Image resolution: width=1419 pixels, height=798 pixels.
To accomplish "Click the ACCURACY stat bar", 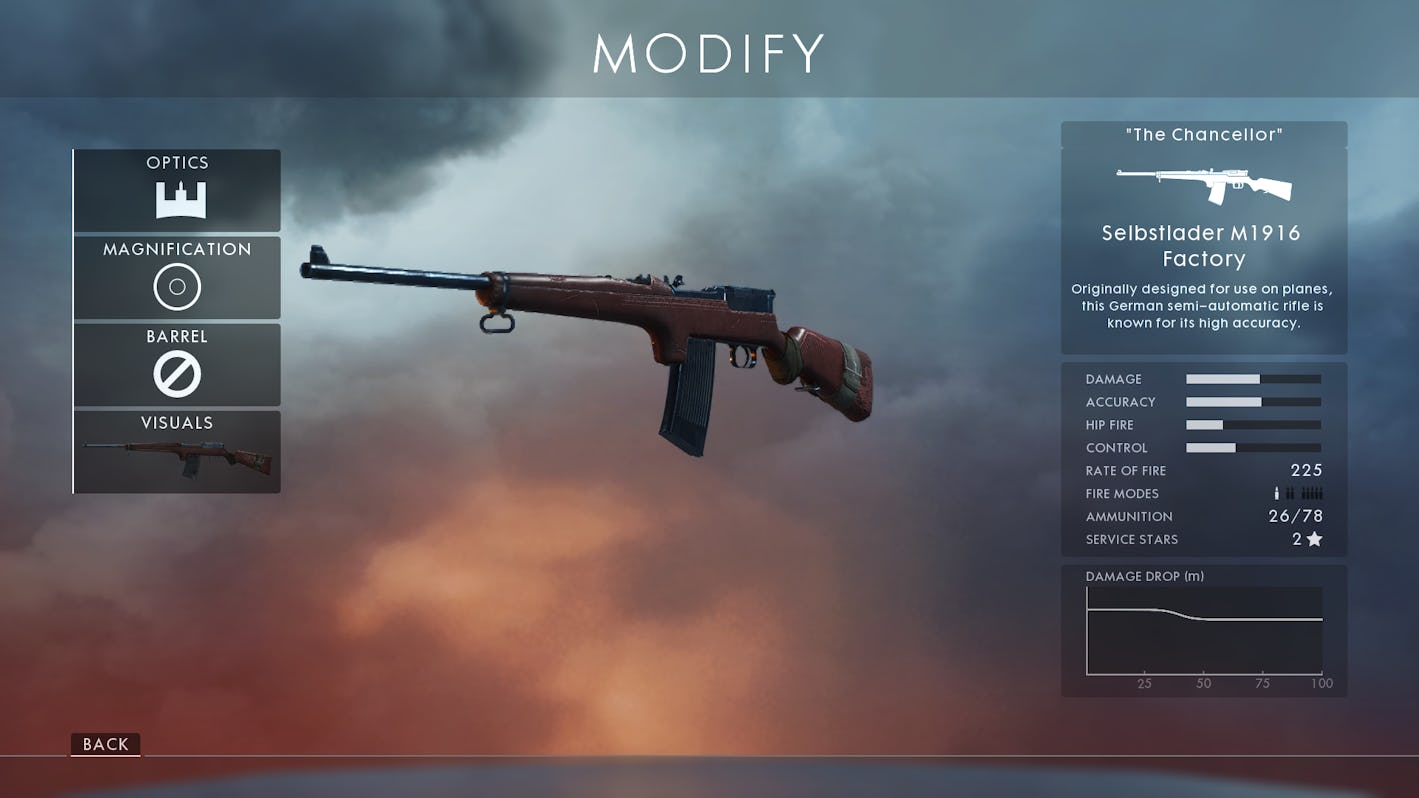I will pyautogui.click(x=1253, y=401).
